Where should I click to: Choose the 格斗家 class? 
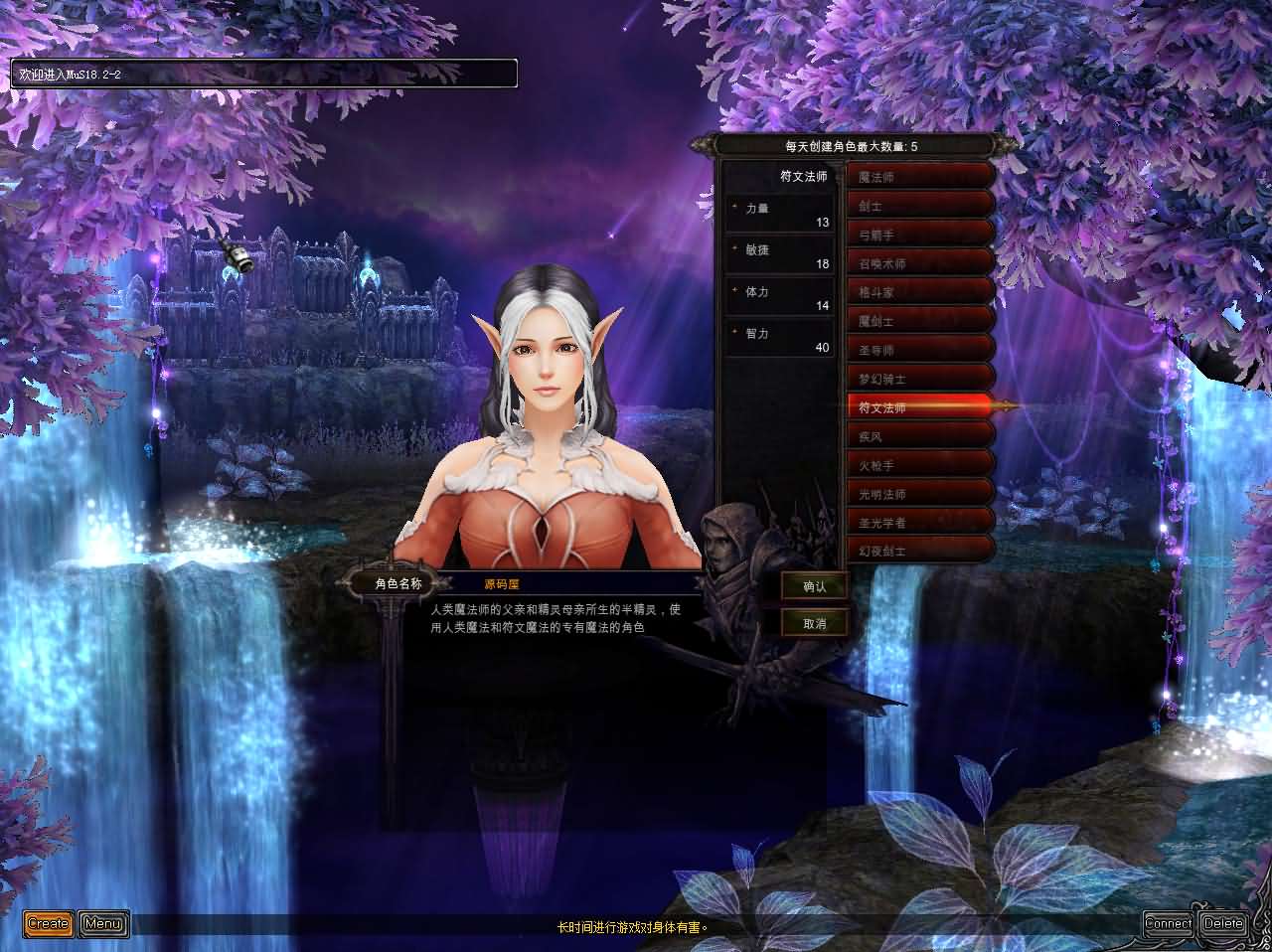coord(919,292)
